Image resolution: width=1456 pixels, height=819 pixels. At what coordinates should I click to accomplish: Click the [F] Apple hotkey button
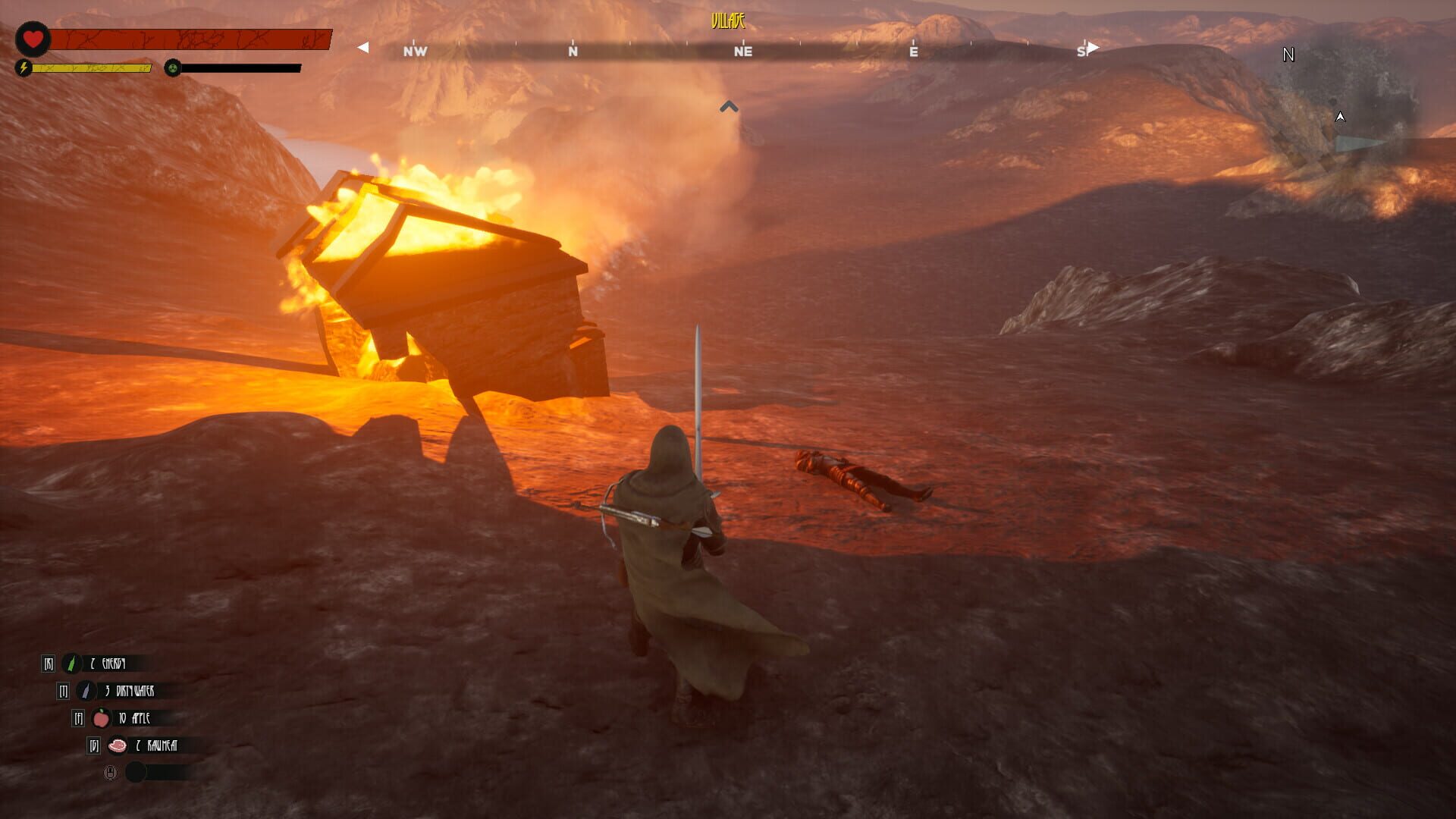pos(77,719)
